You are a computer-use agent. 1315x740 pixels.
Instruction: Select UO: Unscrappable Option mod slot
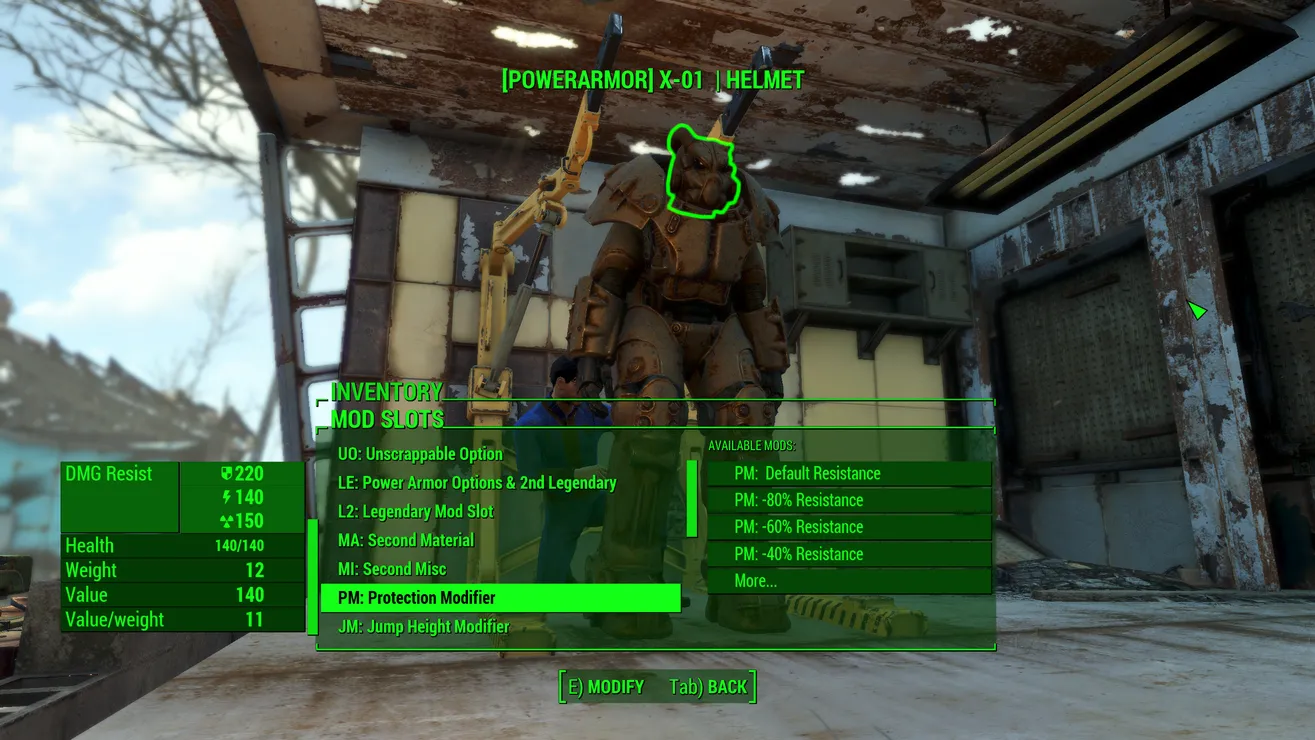click(x=420, y=454)
